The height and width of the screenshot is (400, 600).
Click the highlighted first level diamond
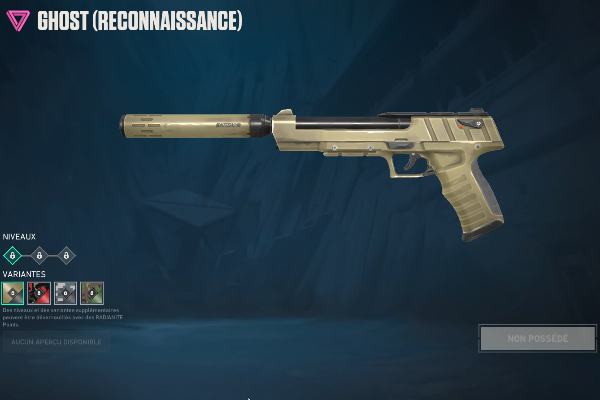13,255
